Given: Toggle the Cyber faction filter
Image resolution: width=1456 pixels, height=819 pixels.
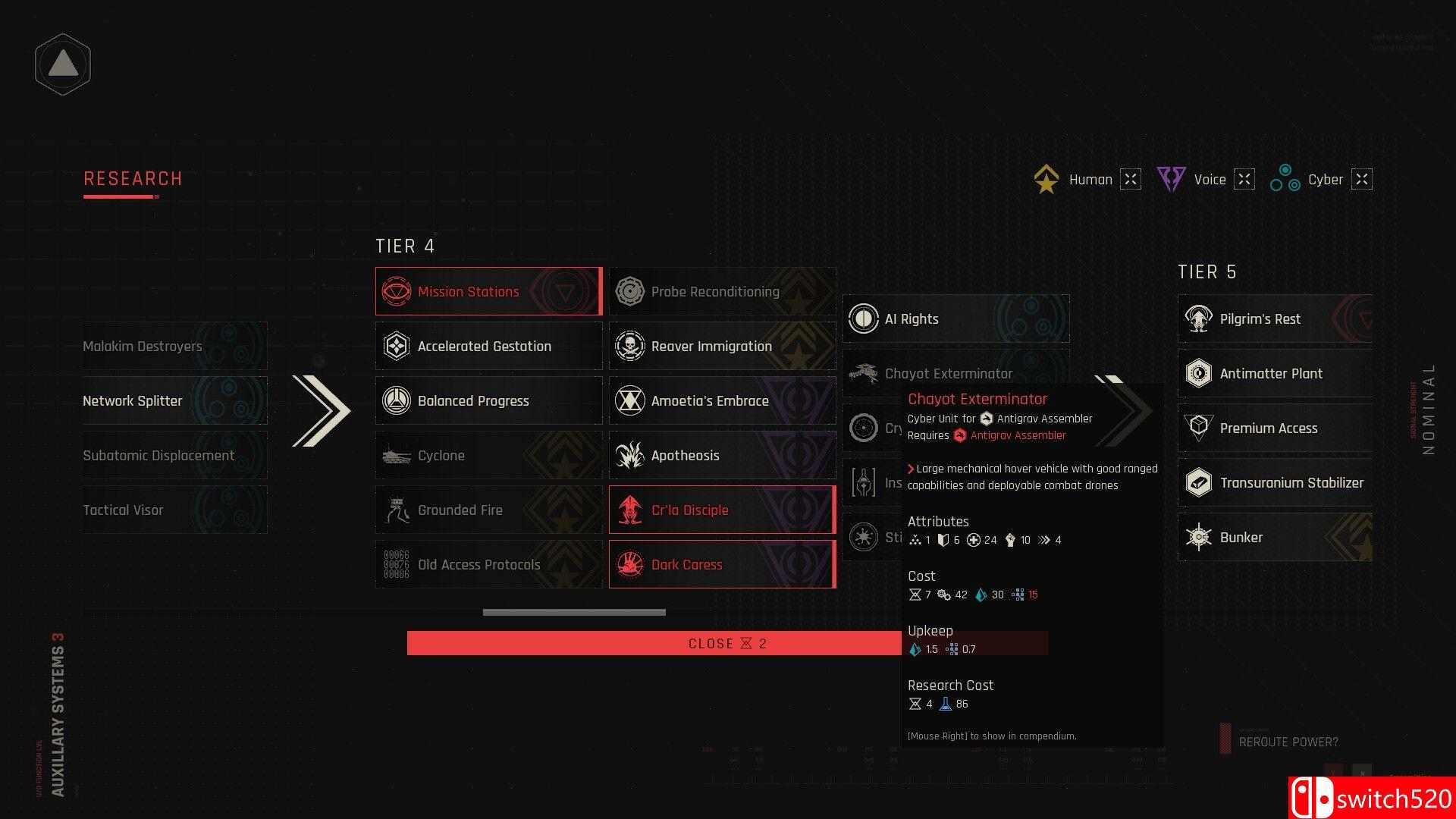Looking at the screenshot, I should [1361, 180].
